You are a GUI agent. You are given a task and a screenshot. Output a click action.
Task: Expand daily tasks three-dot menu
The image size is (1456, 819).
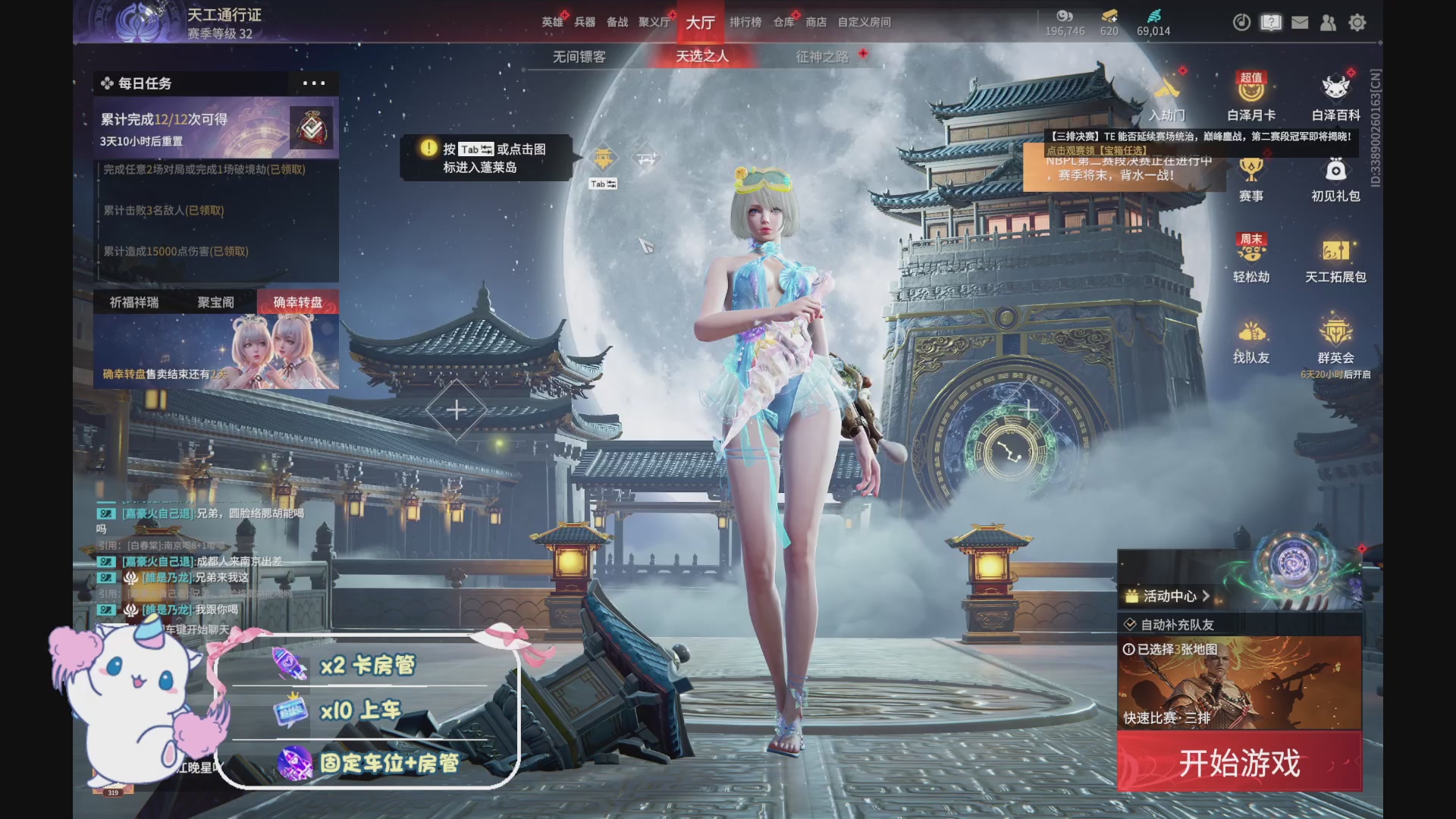click(313, 83)
